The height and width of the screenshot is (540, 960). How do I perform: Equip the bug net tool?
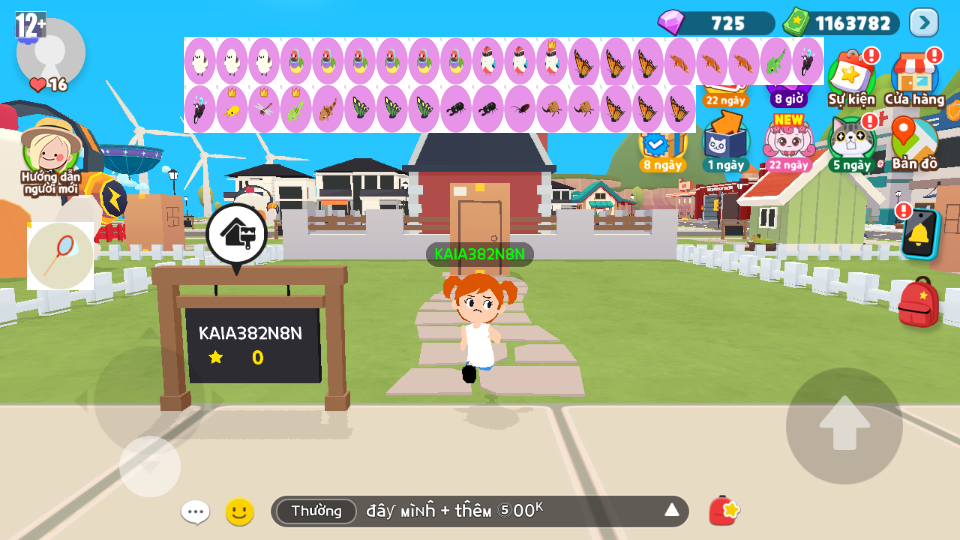[61, 255]
